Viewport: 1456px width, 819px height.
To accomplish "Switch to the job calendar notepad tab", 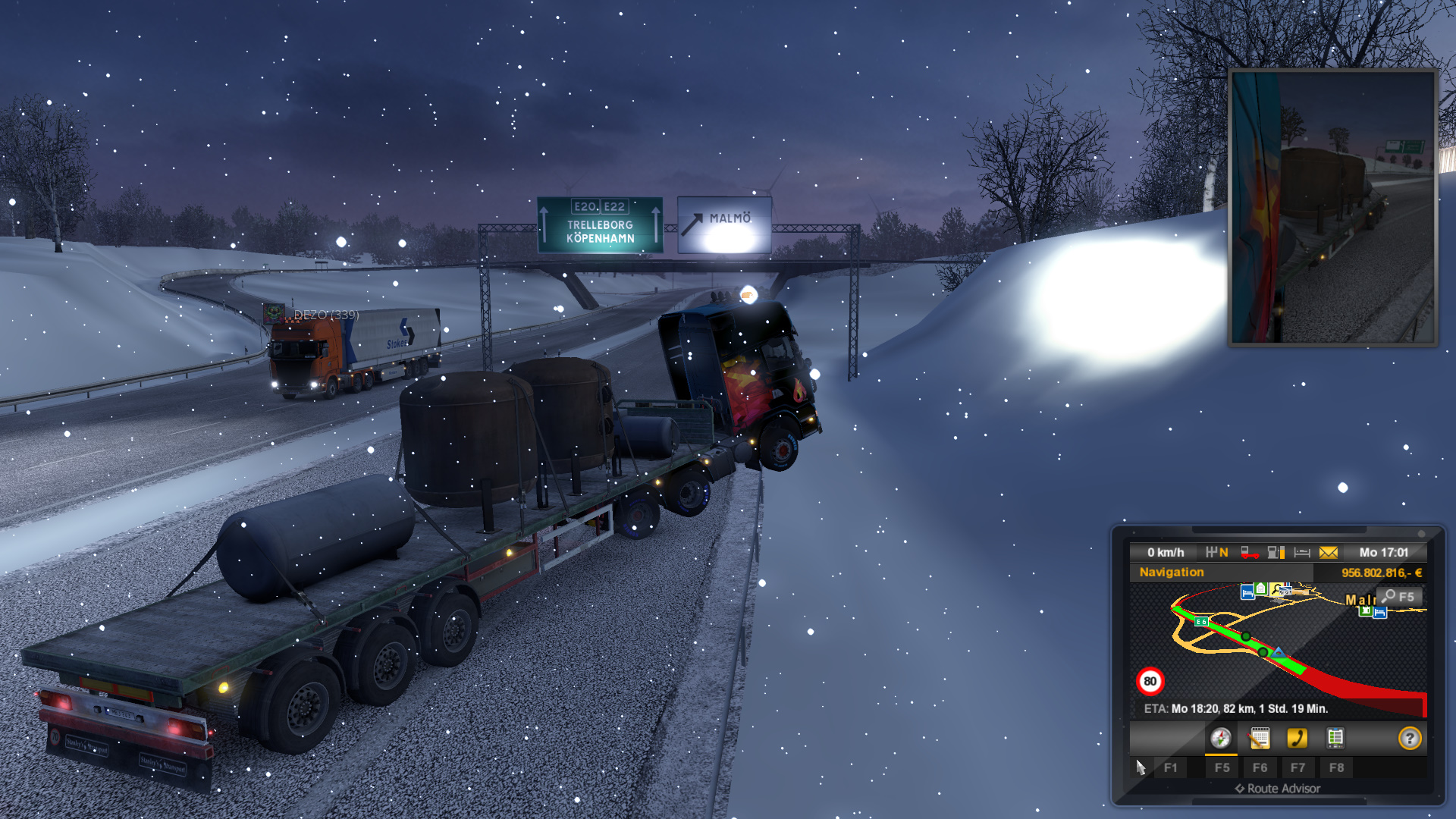I will pyautogui.click(x=1260, y=738).
